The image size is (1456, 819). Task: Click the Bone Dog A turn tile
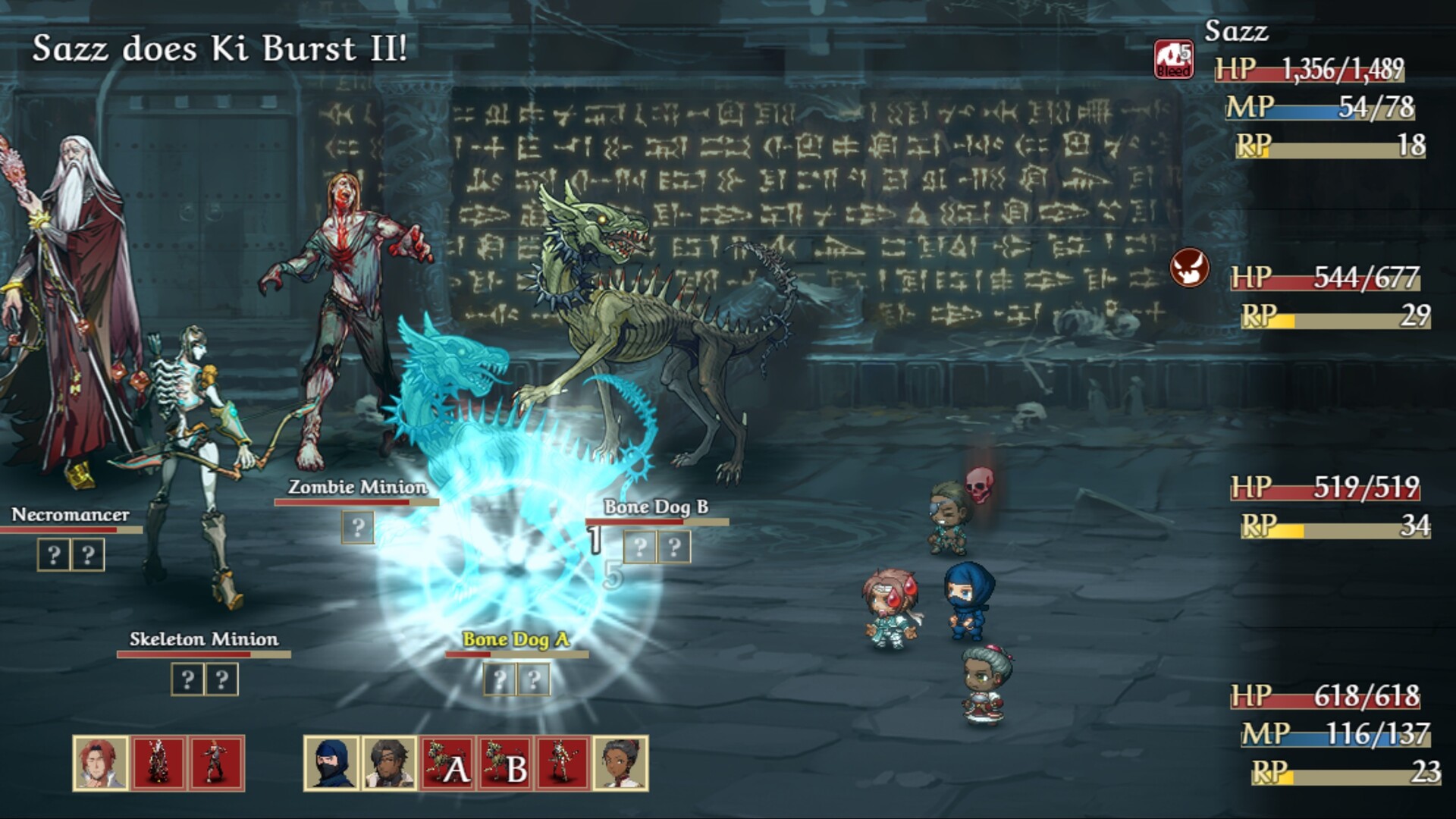(x=447, y=764)
